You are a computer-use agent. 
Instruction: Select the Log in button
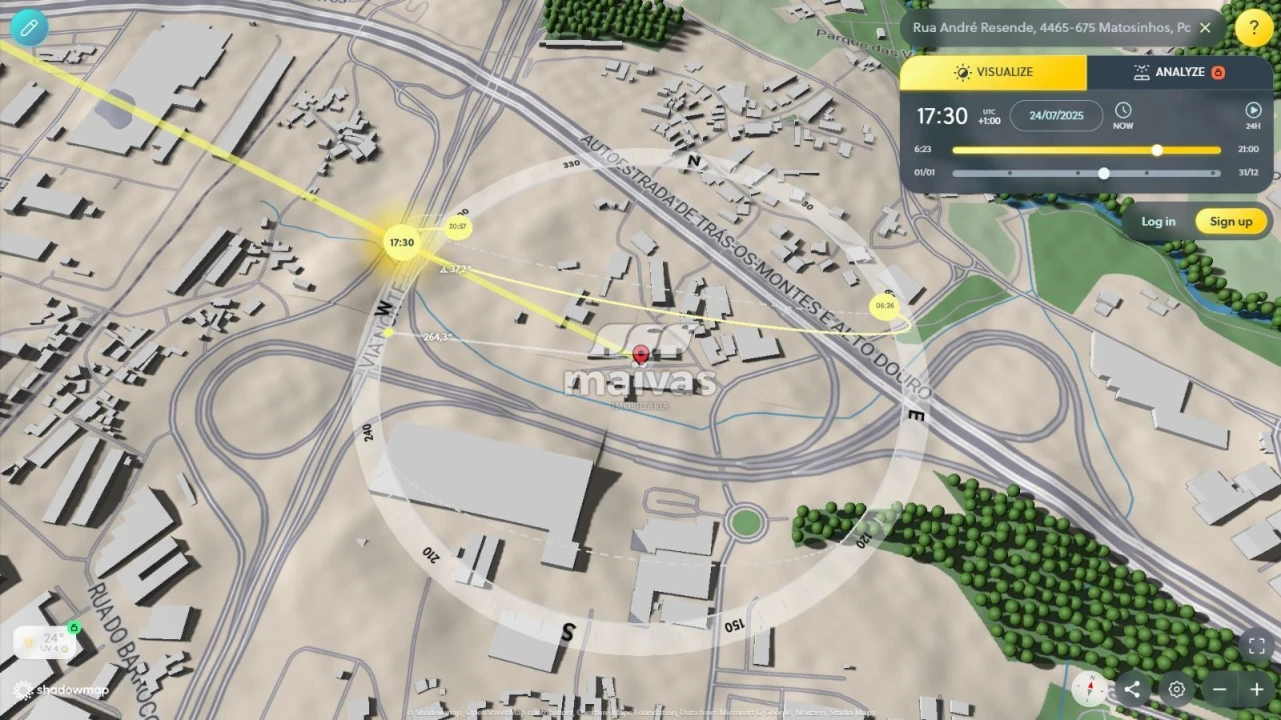pyautogui.click(x=1158, y=222)
